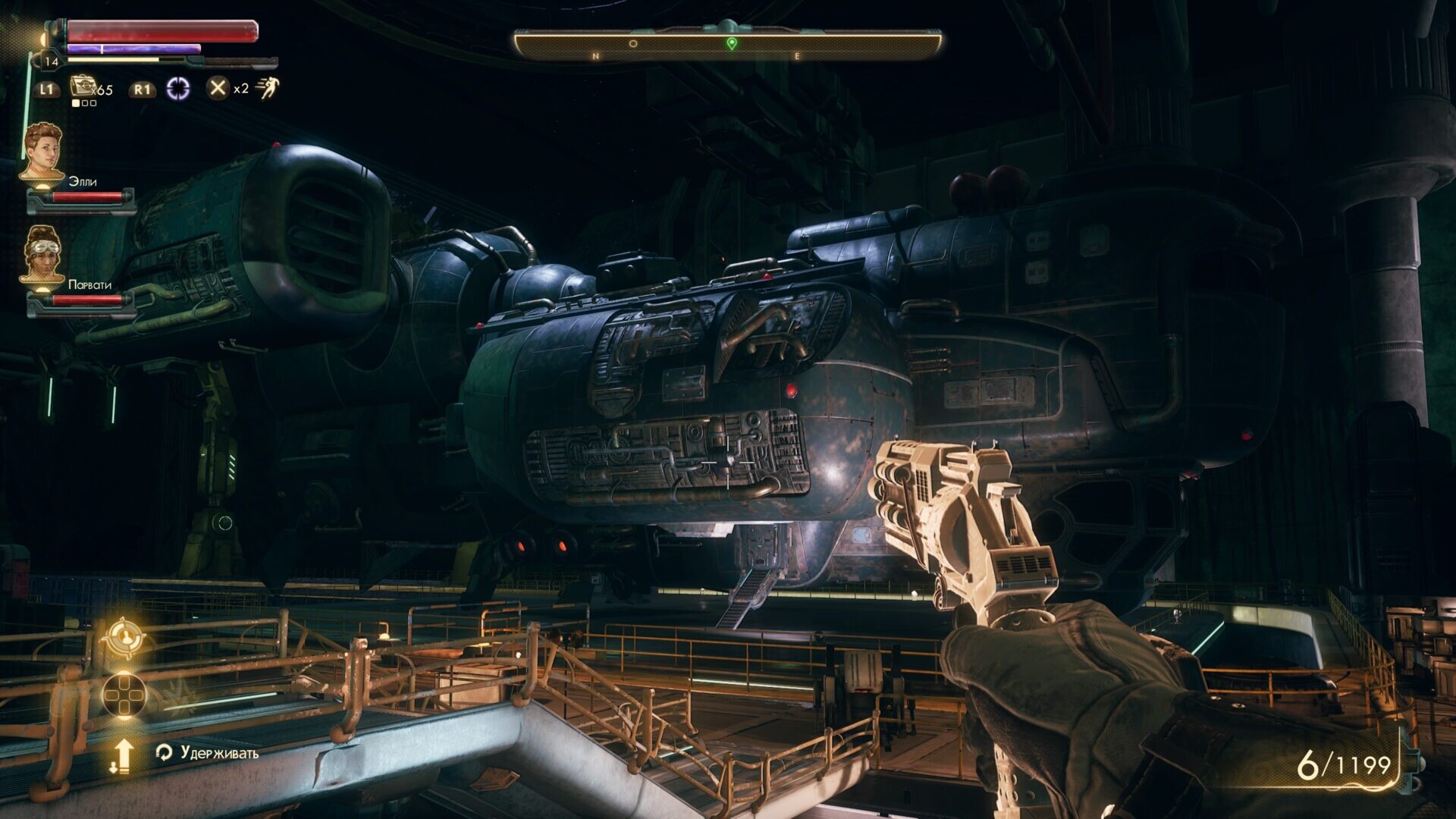Click the running figure dodge icon
The image size is (1456, 819).
267,88
